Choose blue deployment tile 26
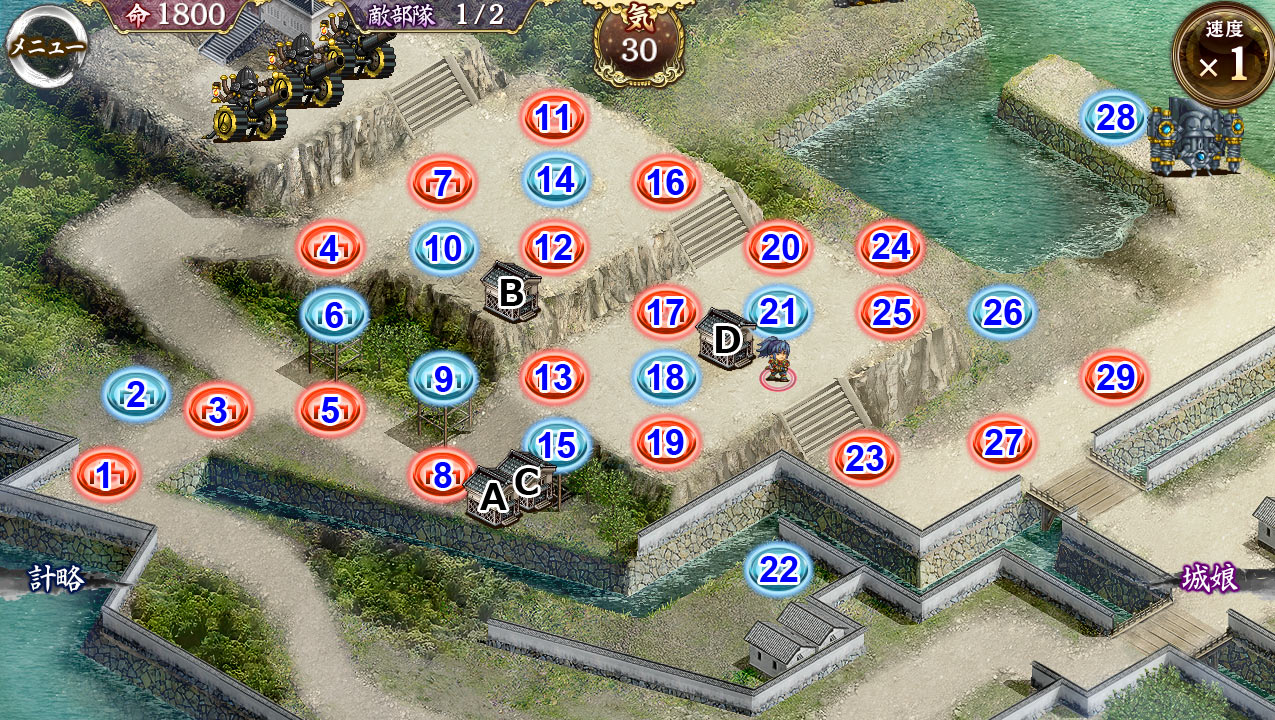 coord(1002,313)
